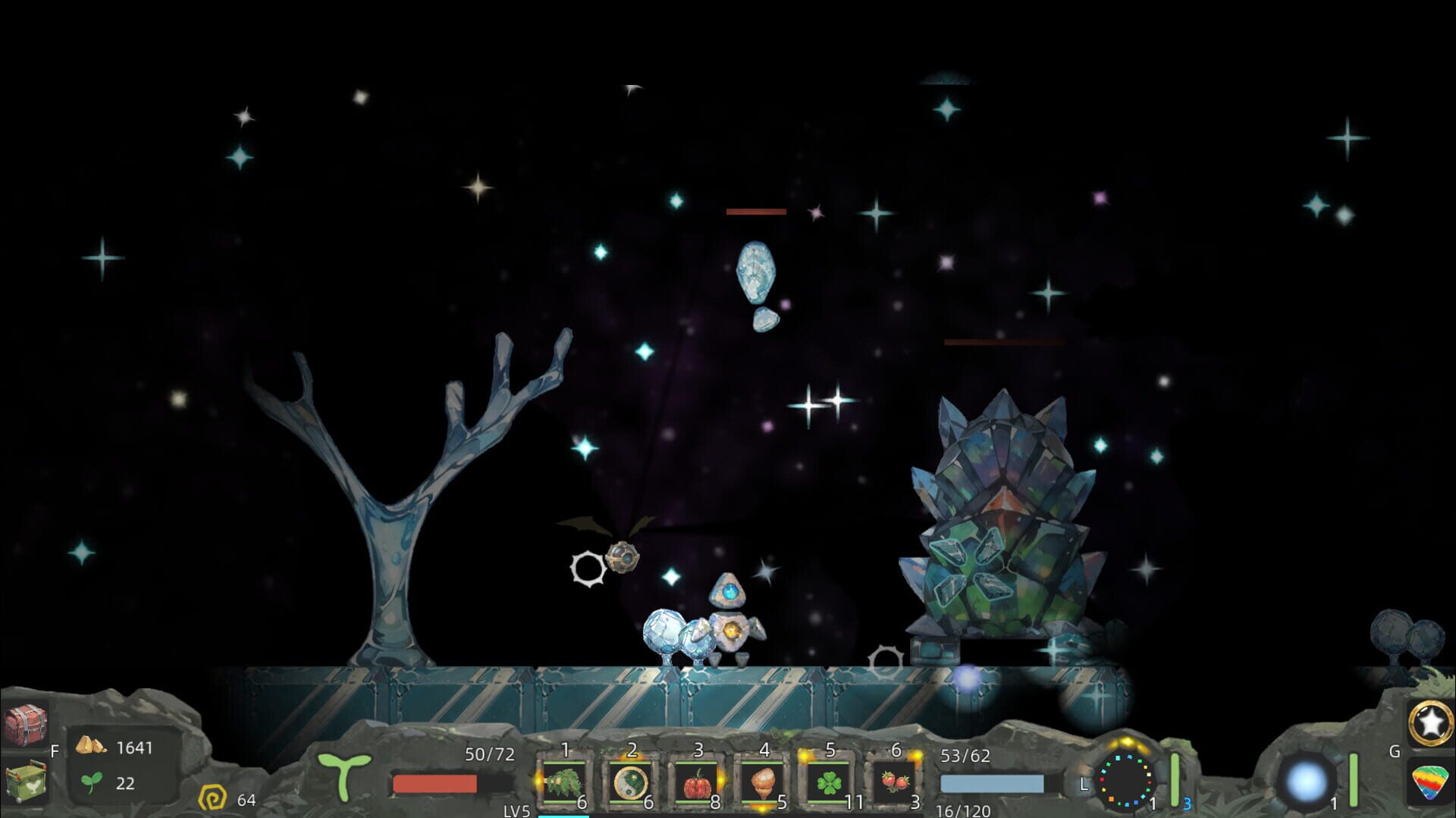
Task: Click the chicken coop icon
Action: pos(27,783)
